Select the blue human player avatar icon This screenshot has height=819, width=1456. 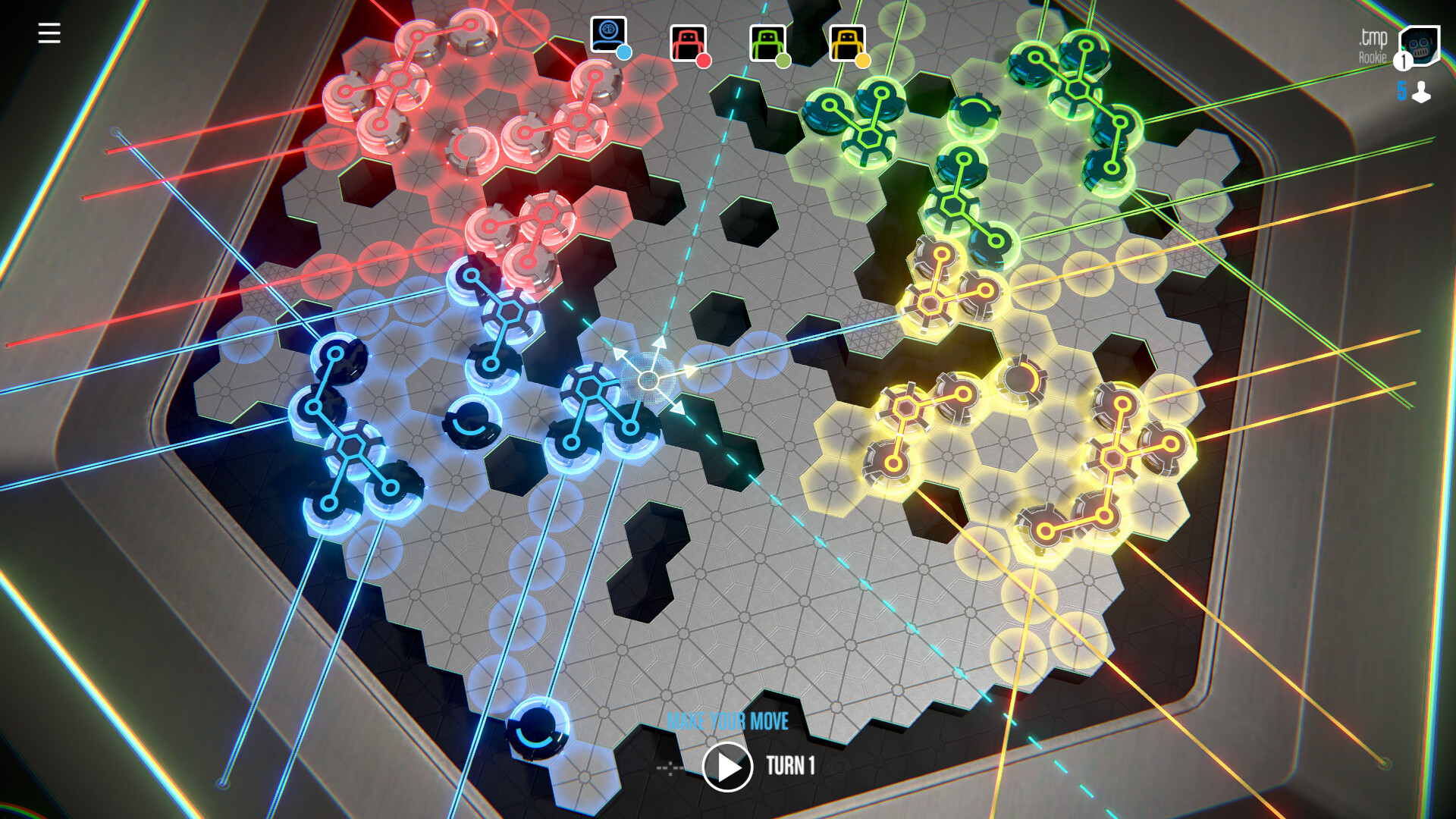(607, 33)
